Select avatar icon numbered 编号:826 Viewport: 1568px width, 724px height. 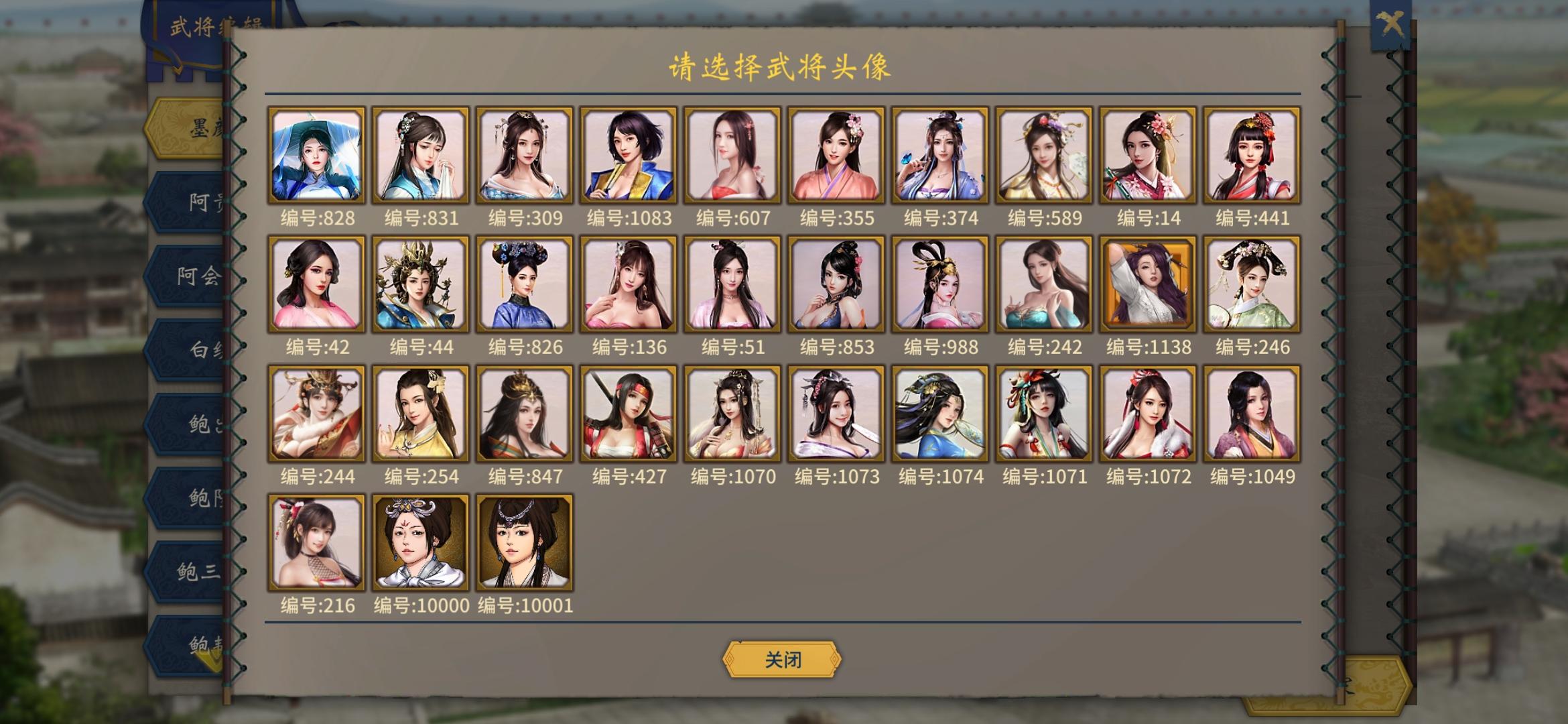click(x=525, y=284)
